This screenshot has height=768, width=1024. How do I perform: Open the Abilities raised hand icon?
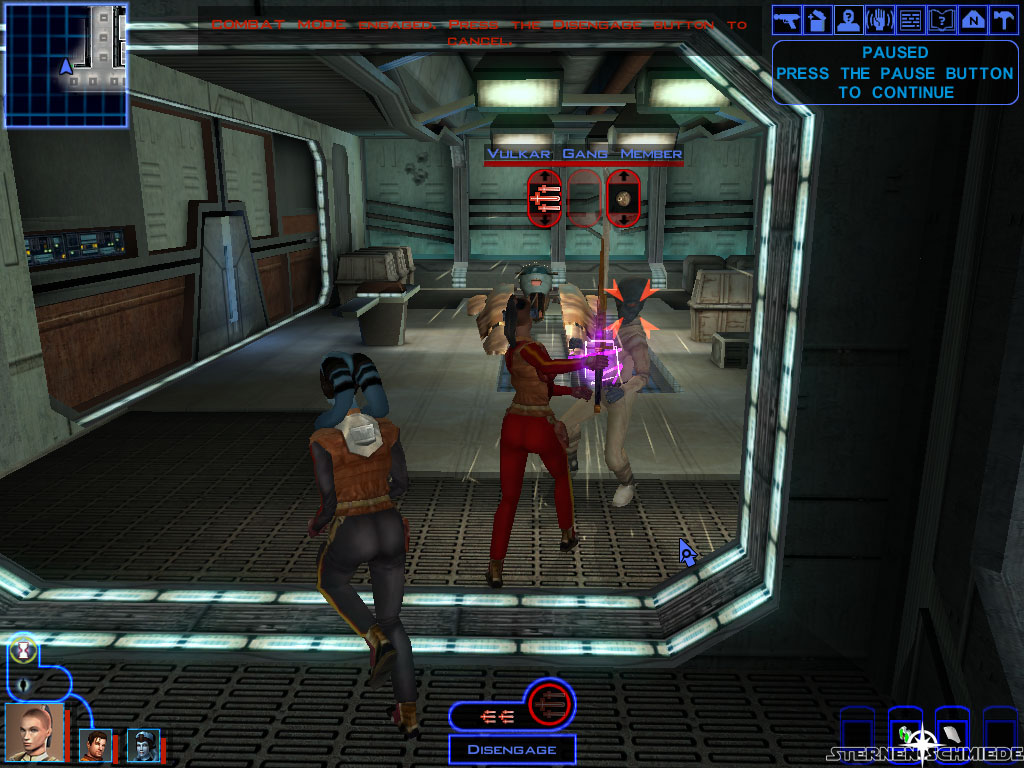pyautogui.click(x=879, y=18)
